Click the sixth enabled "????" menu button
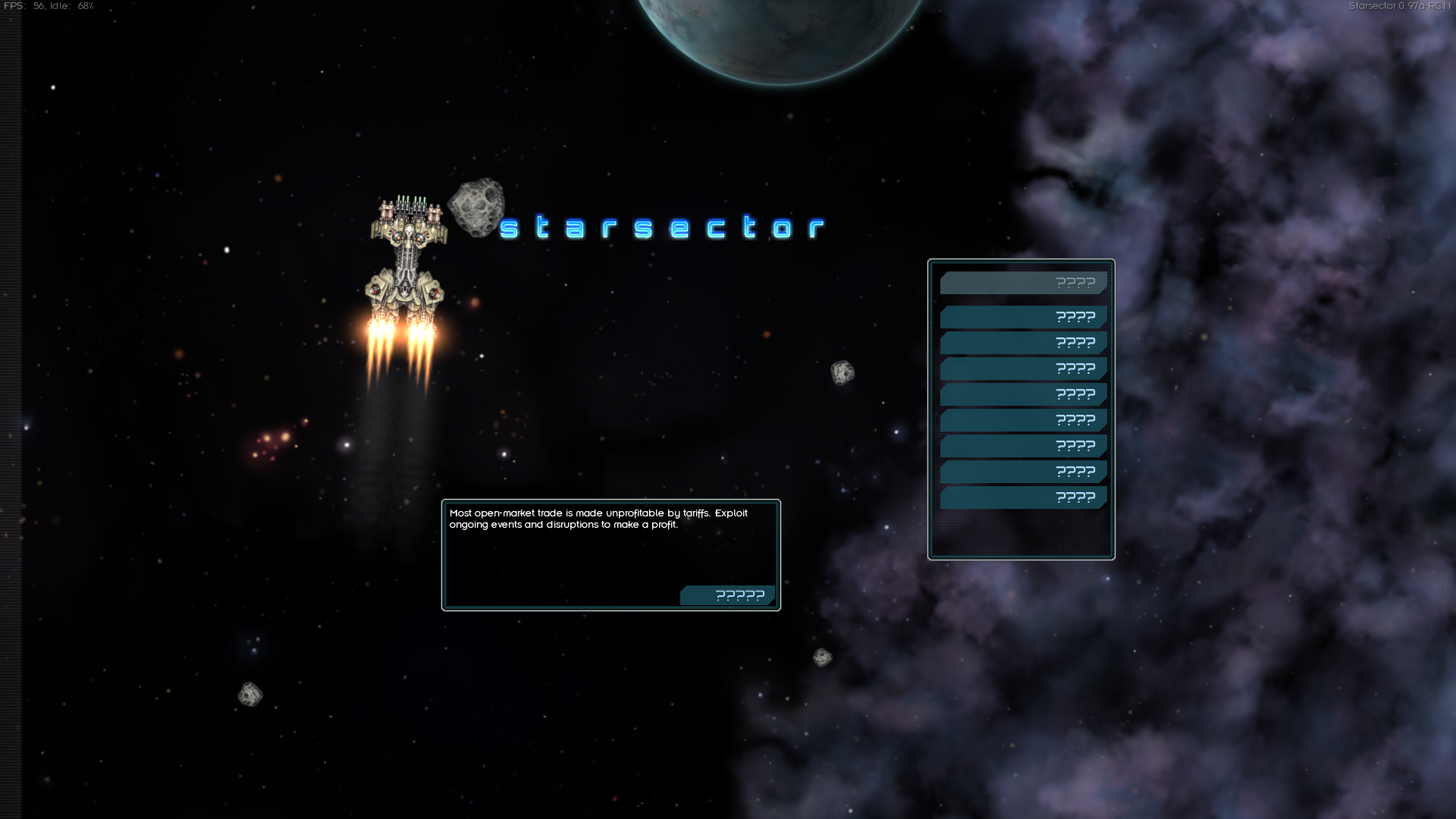The height and width of the screenshot is (819, 1456). (x=1023, y=445)
